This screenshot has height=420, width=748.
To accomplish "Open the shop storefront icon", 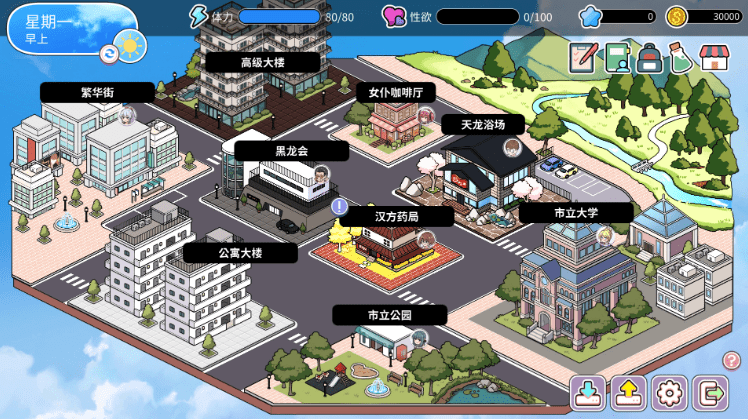I will pyautogui.click(x=714, y=58).
